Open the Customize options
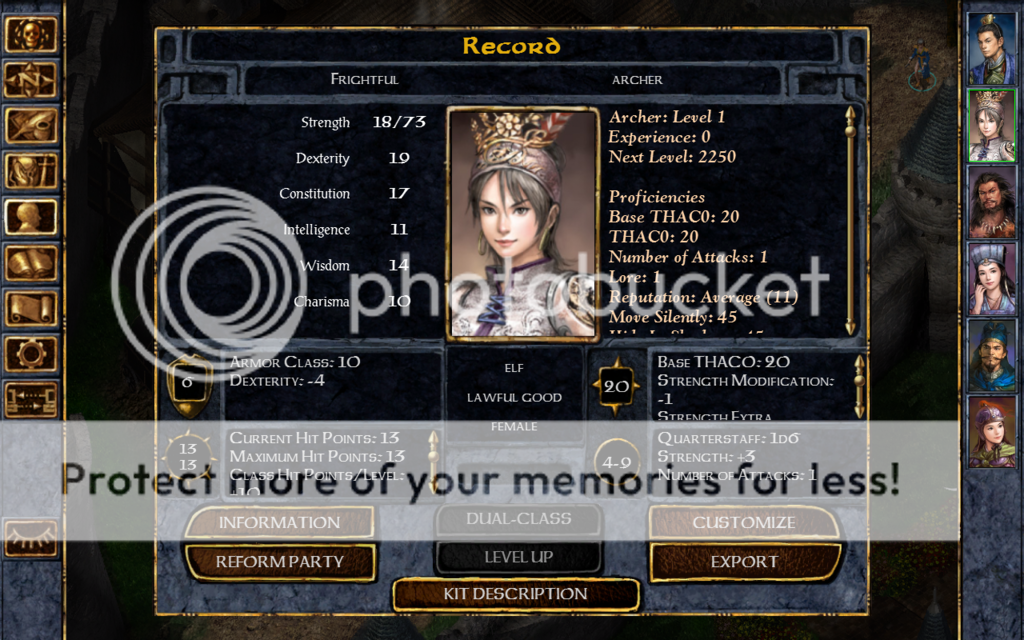Viewport: 1024px width, 640px height. (x=744, y=522)
